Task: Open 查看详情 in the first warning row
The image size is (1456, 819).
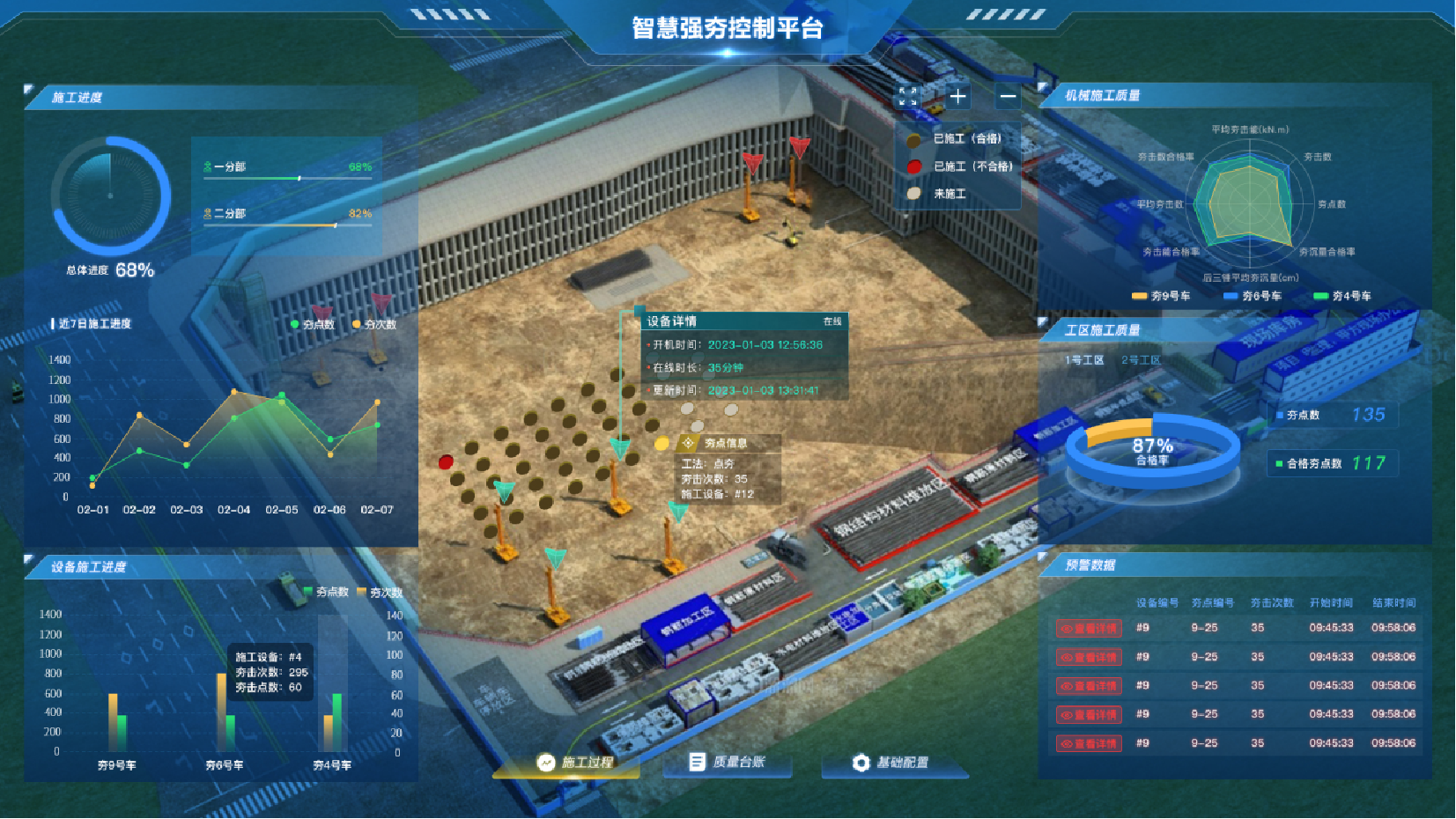Action: (1087, 627)
